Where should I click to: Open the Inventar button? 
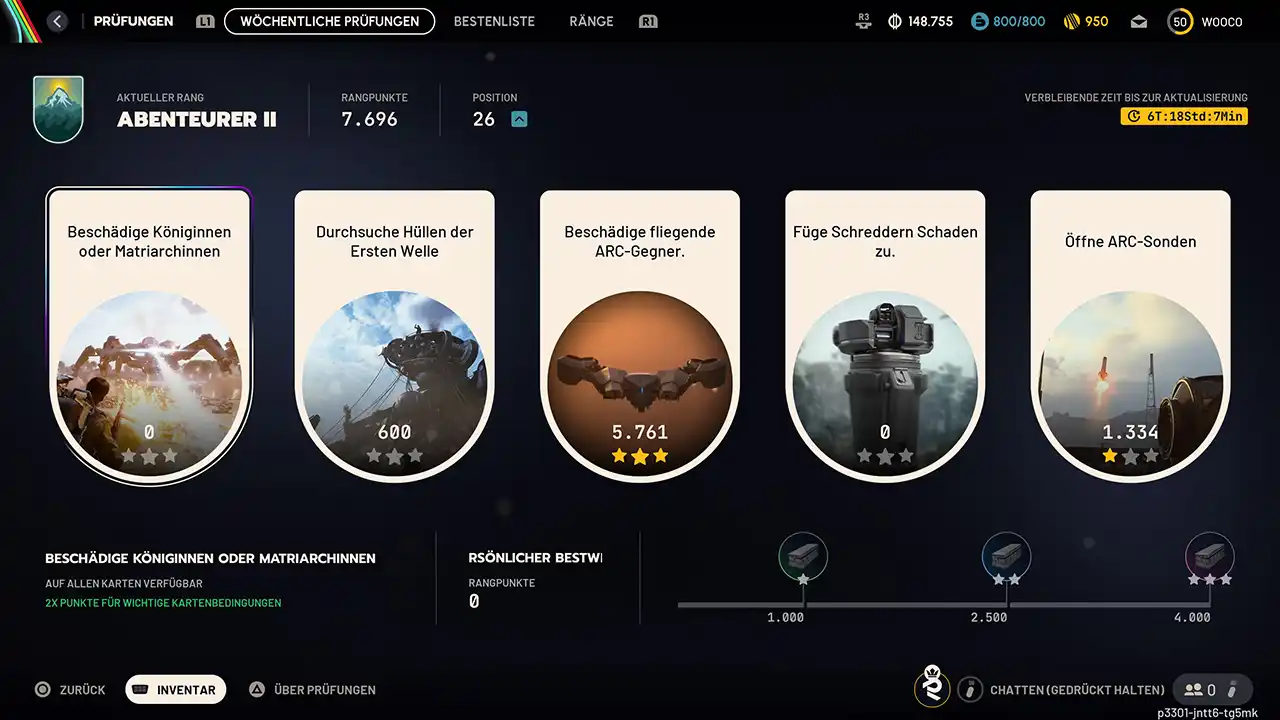[176, 689]
